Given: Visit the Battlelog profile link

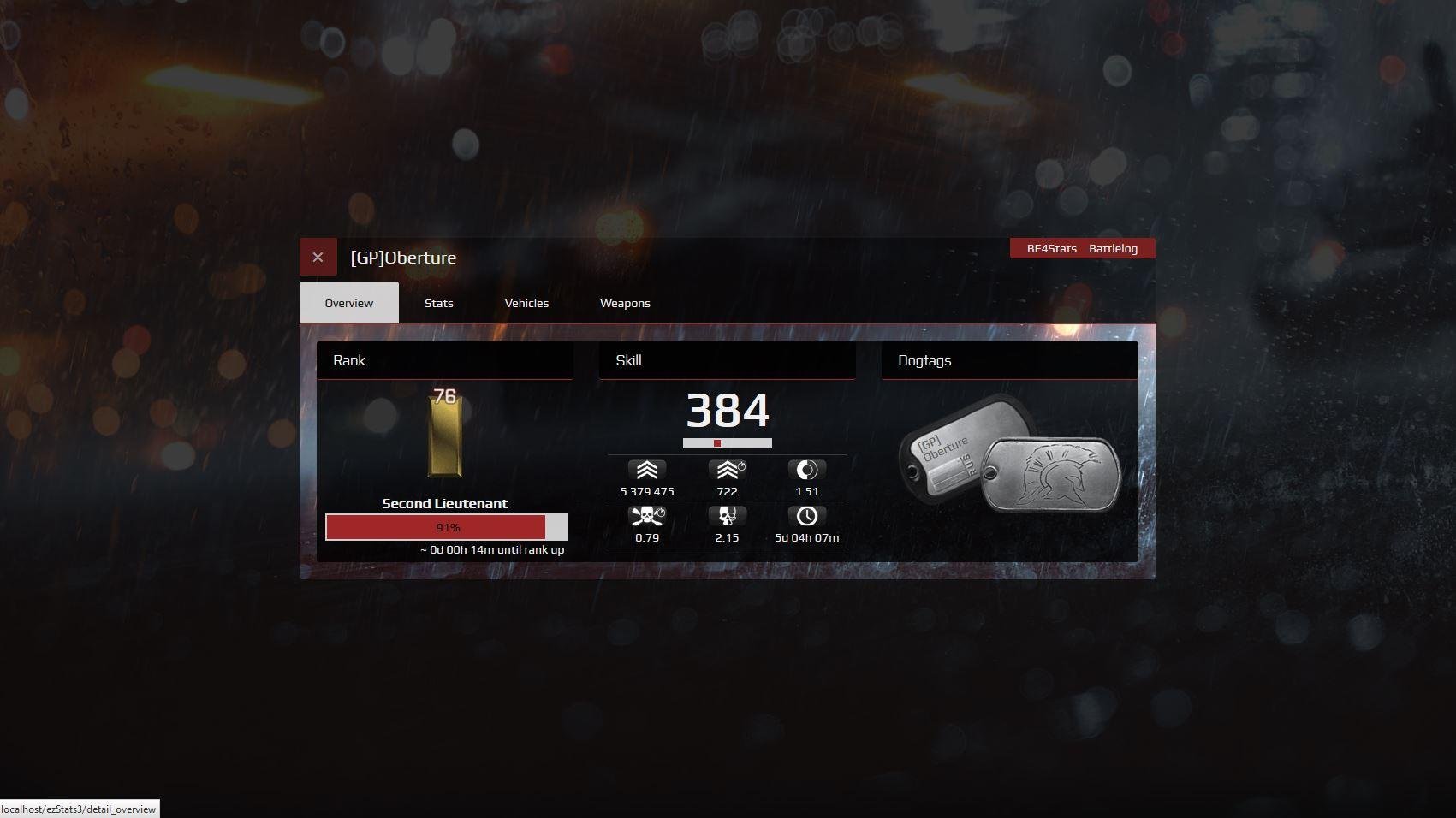Looking at the screenshot, I should [x=1113, y=248].
